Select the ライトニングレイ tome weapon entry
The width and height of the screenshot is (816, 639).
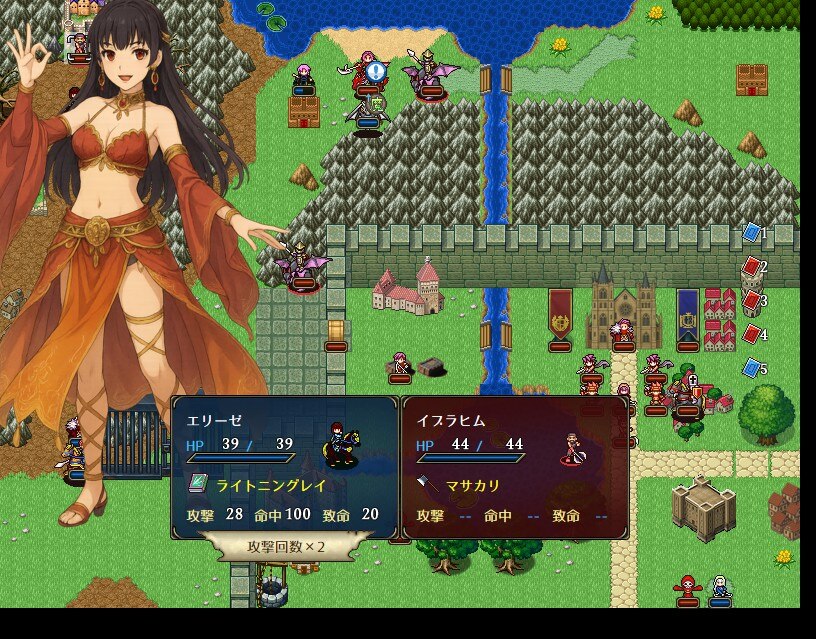click(262, 484)
